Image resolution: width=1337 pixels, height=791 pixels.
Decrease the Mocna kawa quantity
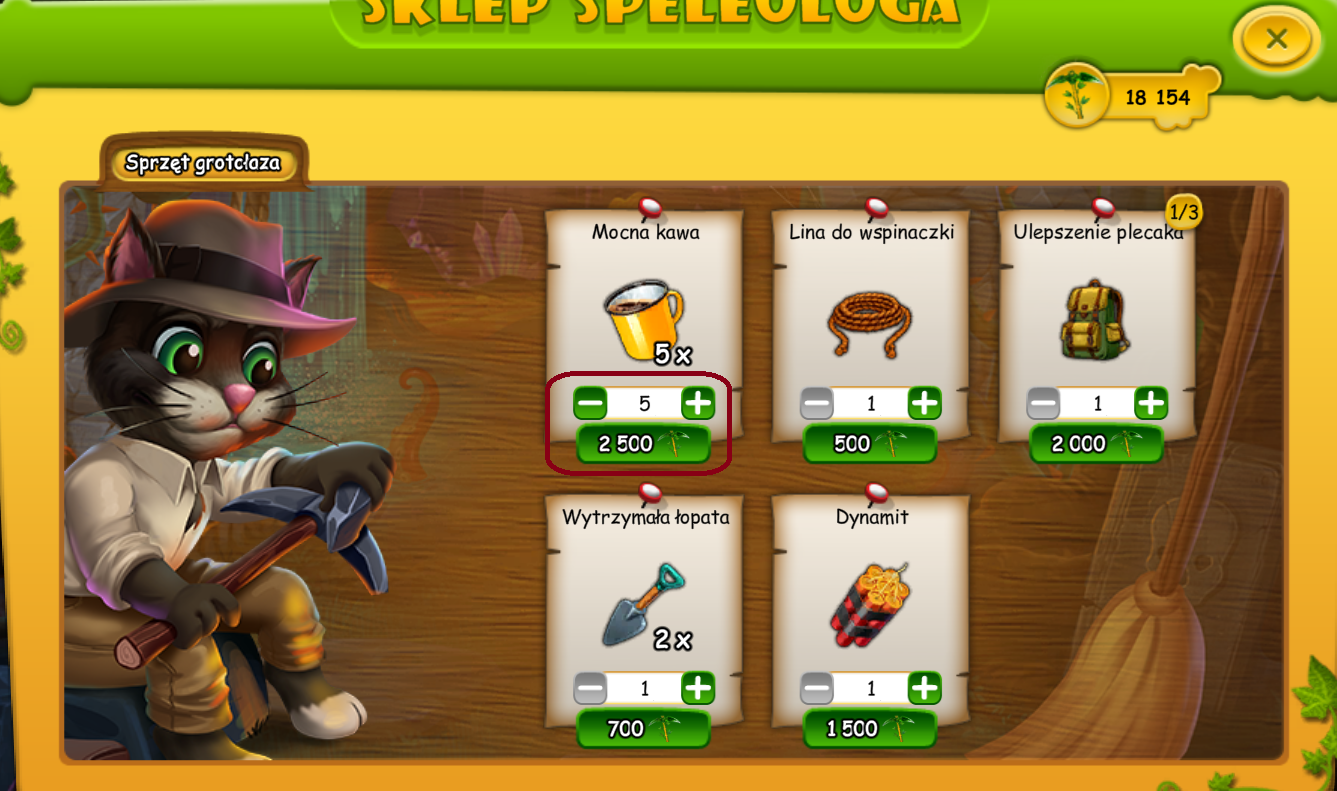click(590, 404)
